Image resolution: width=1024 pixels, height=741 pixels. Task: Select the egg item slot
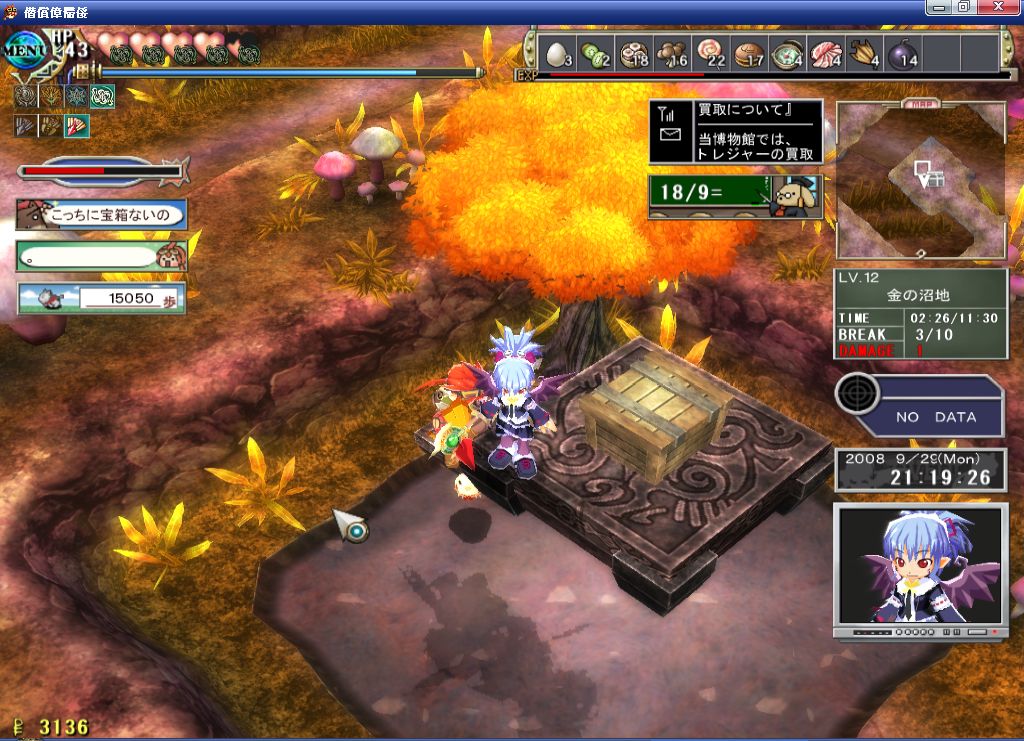[558, 52]
